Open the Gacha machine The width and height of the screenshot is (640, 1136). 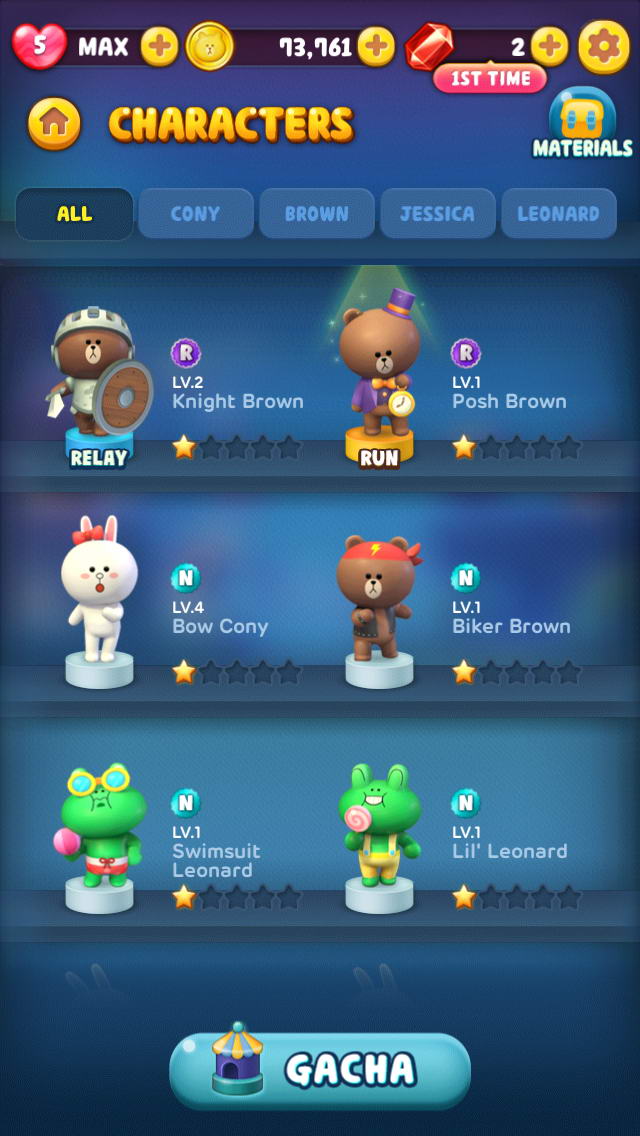coord(320,1070)
